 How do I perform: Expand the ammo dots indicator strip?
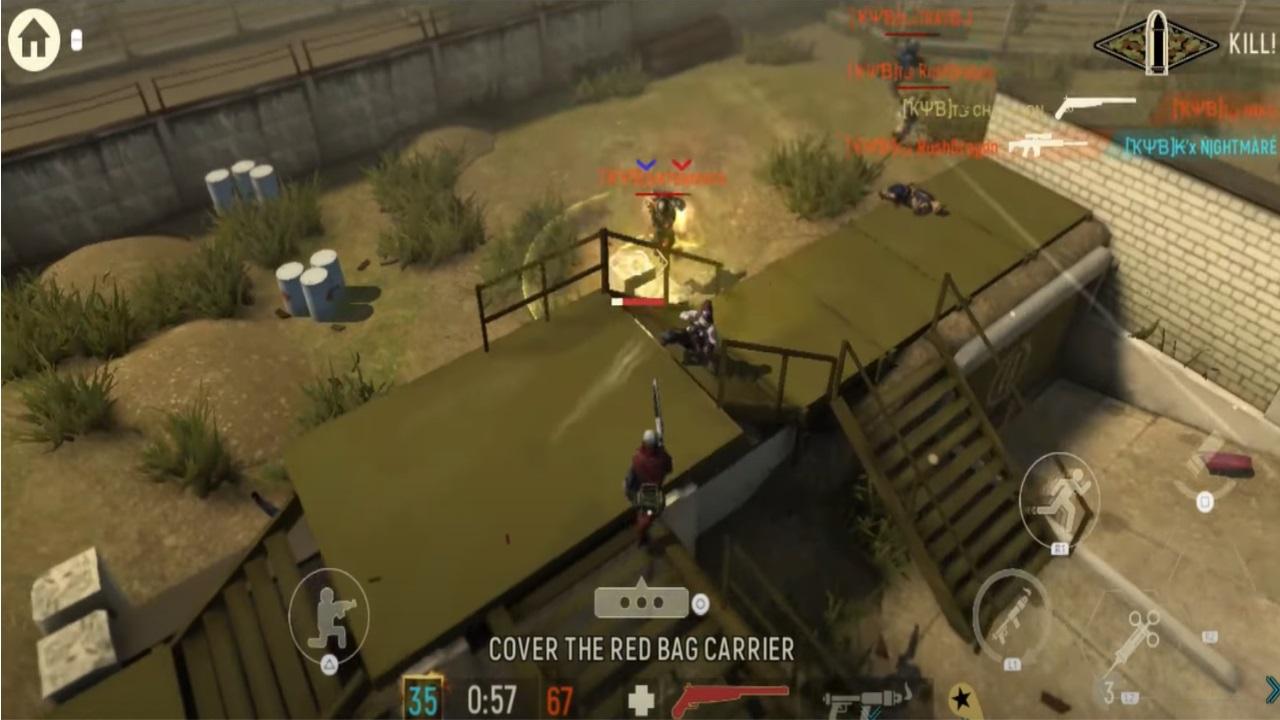[640, 600]
